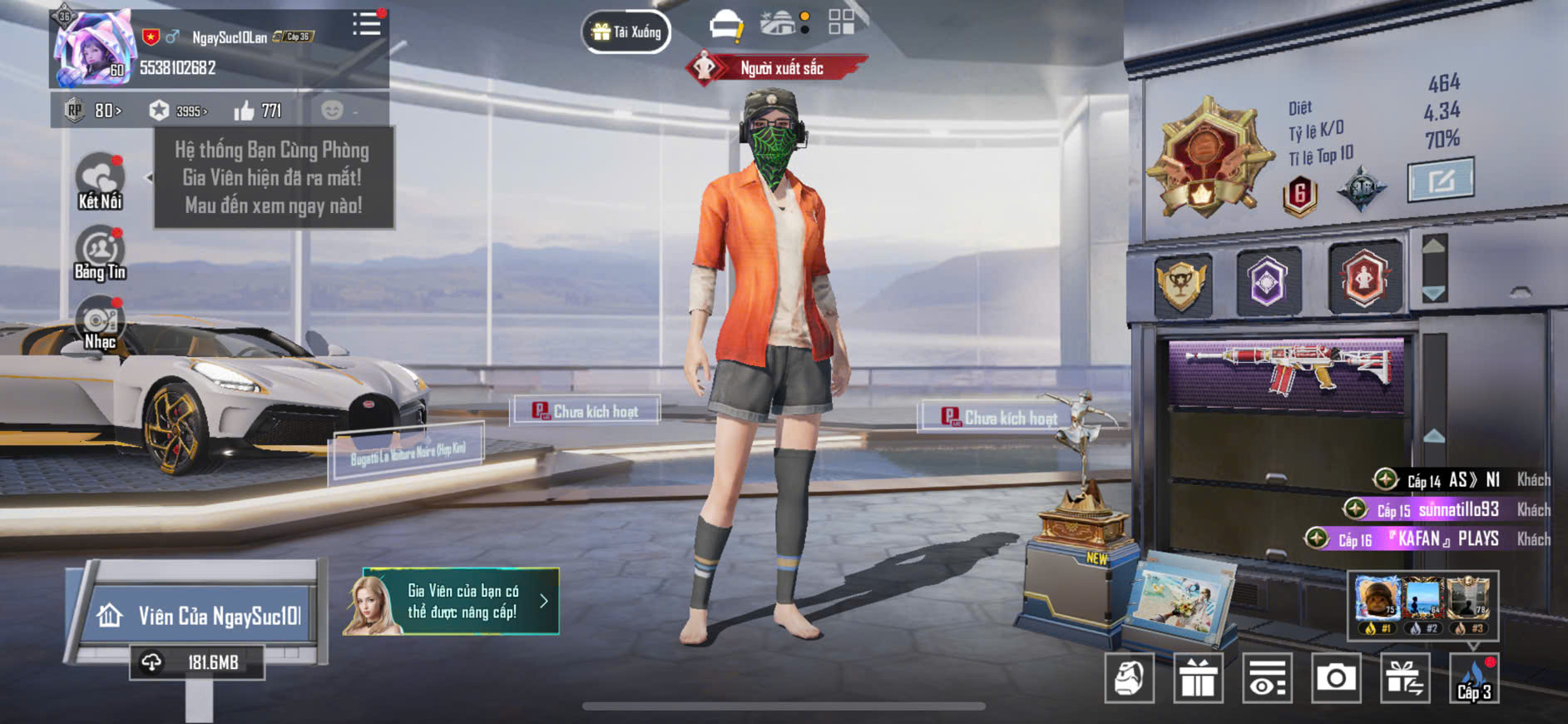Open the four-squares grid icon at top
Viewport: 1568px width, 724px height.
pyautogui.click(x=841, y=22)
